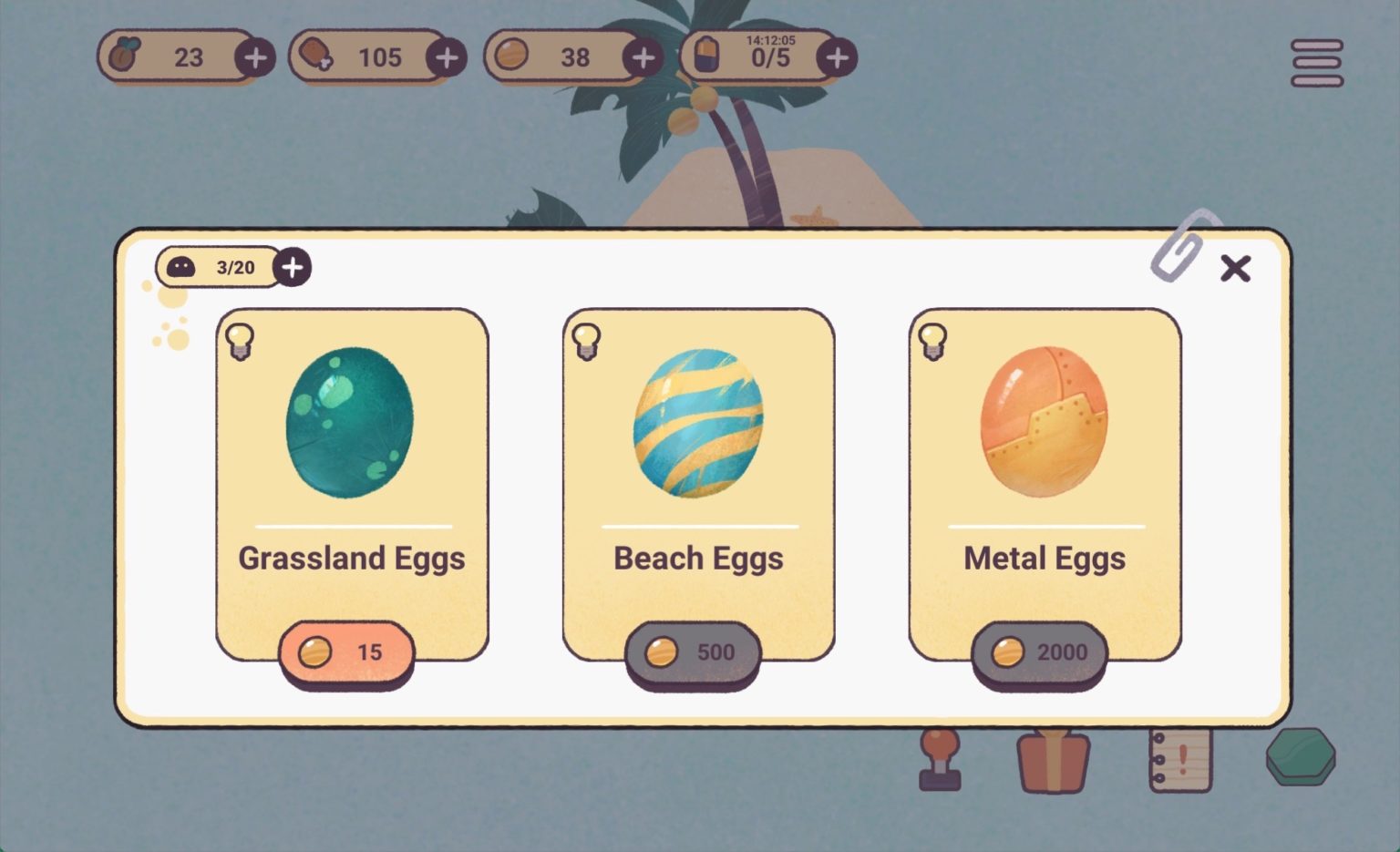The width and height of the screenshot is (1400, 852).
Task: Click the plus next to seed count 23
Action: [256, 56]
